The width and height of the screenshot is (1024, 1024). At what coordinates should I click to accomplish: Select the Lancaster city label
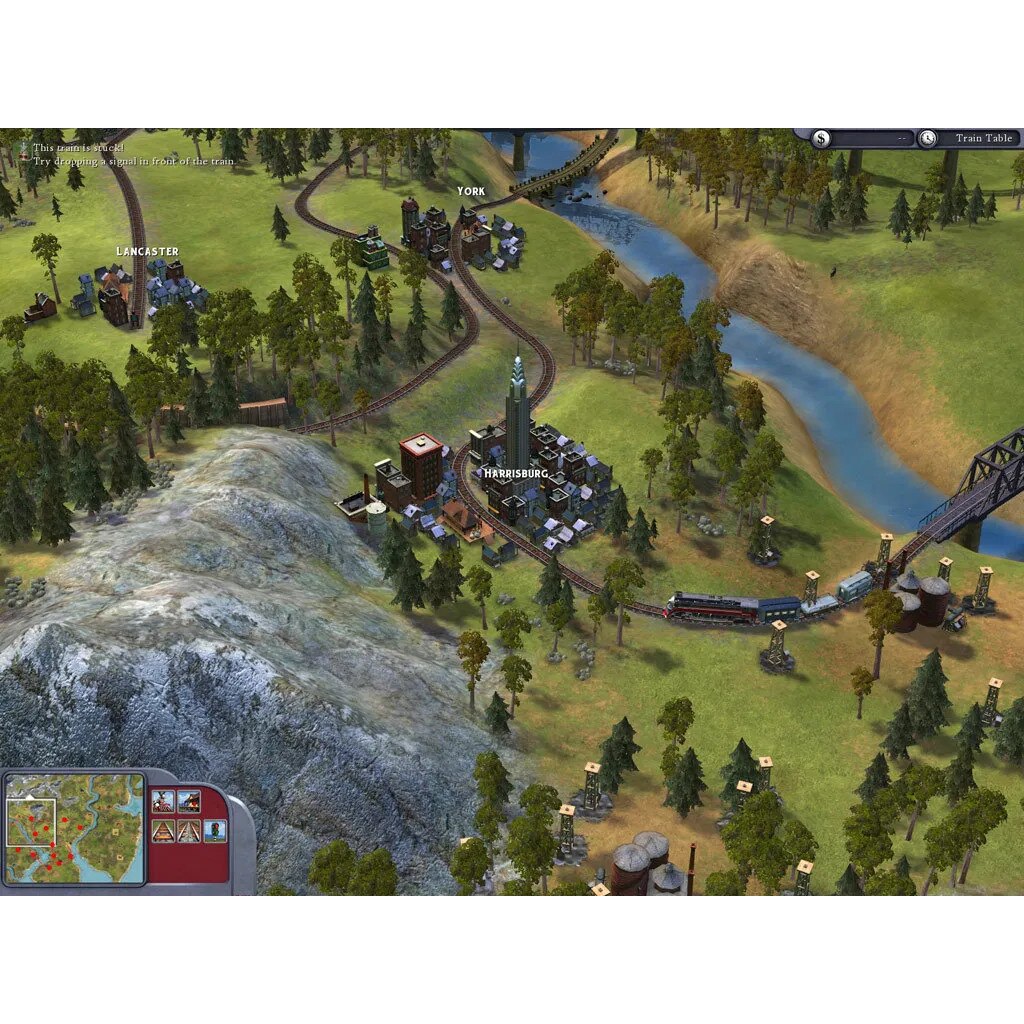click(147, 251)
